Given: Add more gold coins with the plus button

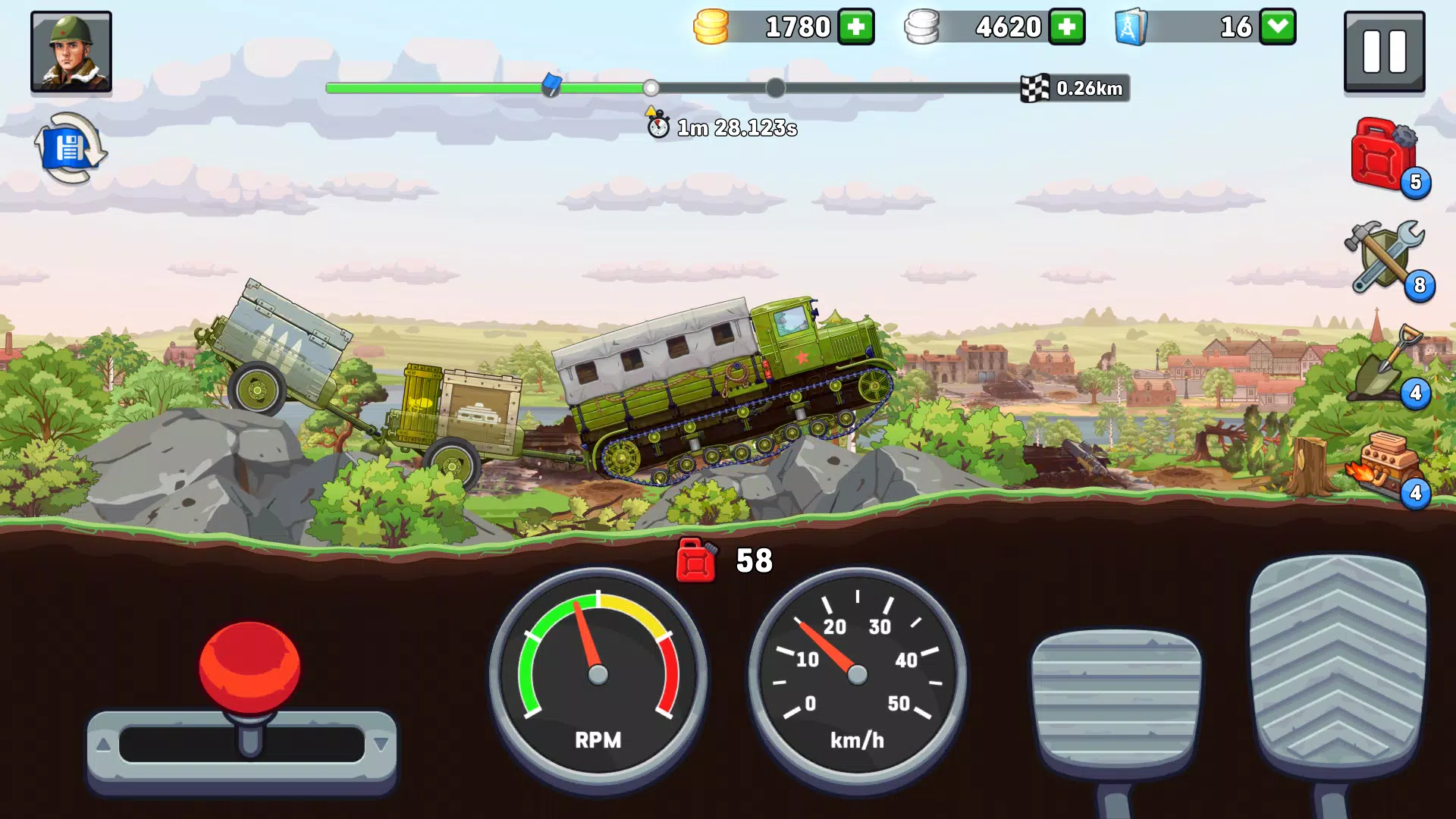Looking at the screenshot, I should coord(855,27).
